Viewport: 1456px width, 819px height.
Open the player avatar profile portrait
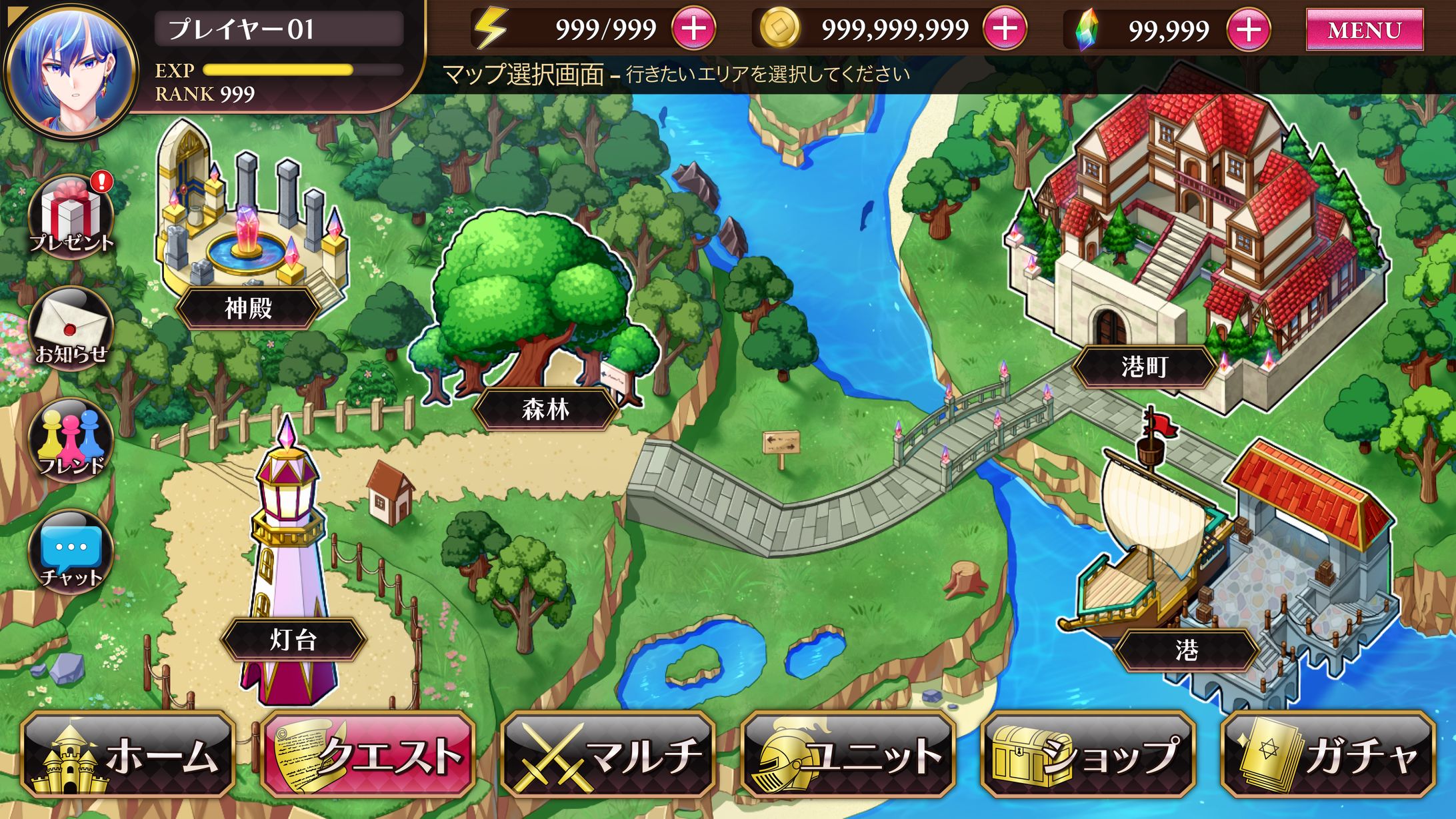click(70, 70)
